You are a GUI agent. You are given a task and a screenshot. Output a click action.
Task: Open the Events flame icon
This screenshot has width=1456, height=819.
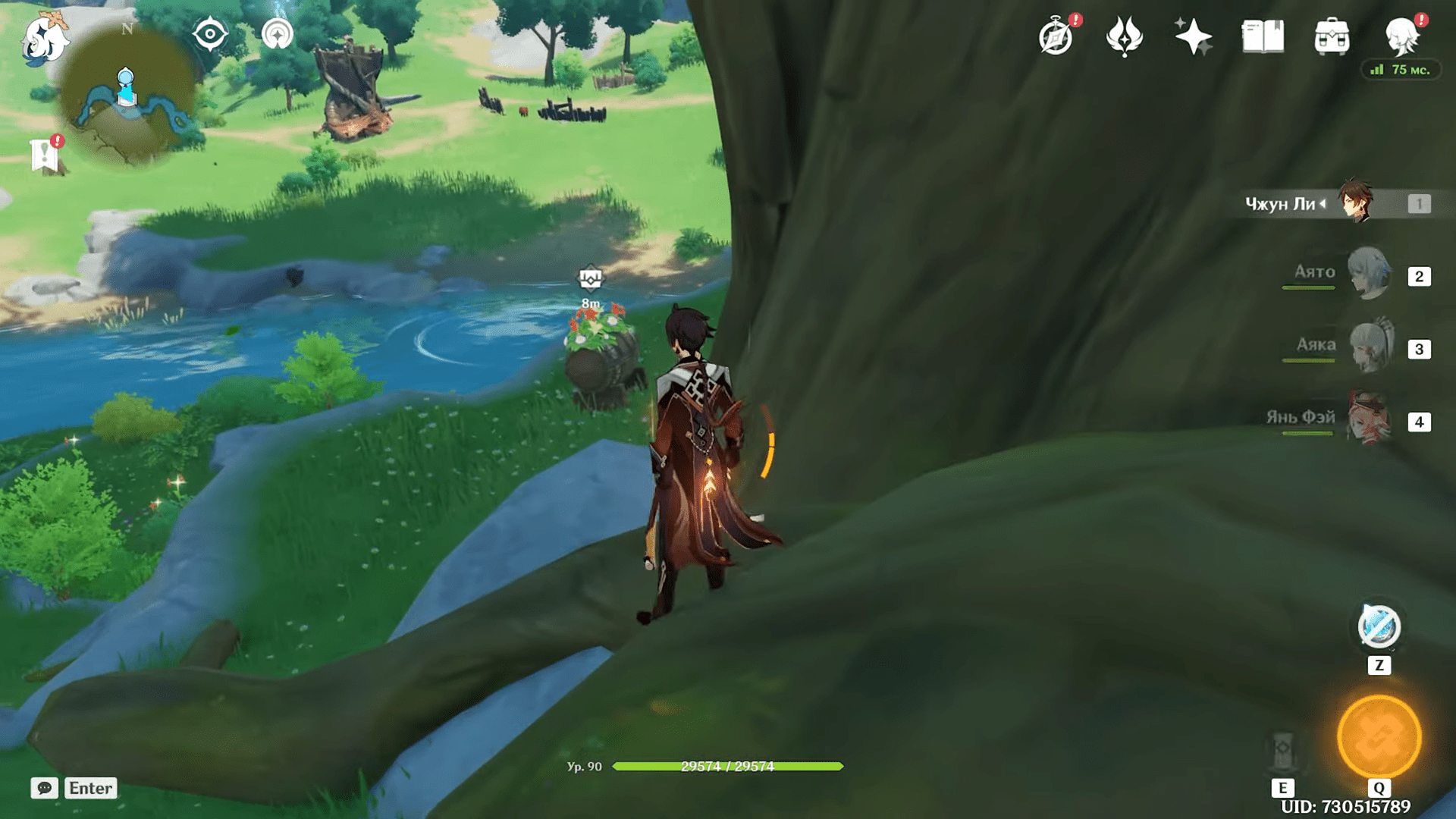click(x=1124, y=36)
